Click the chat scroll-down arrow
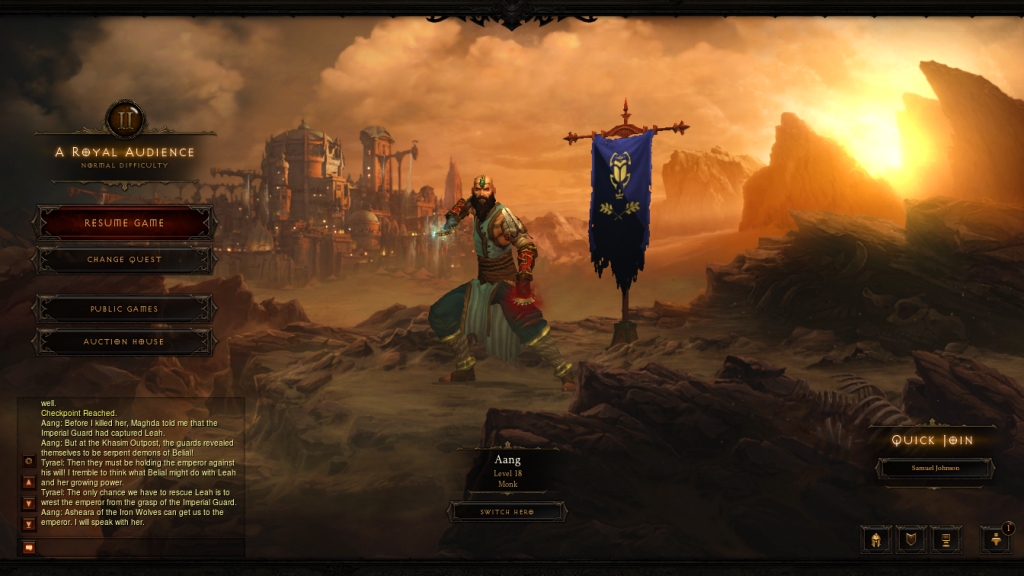 point(28,504)
